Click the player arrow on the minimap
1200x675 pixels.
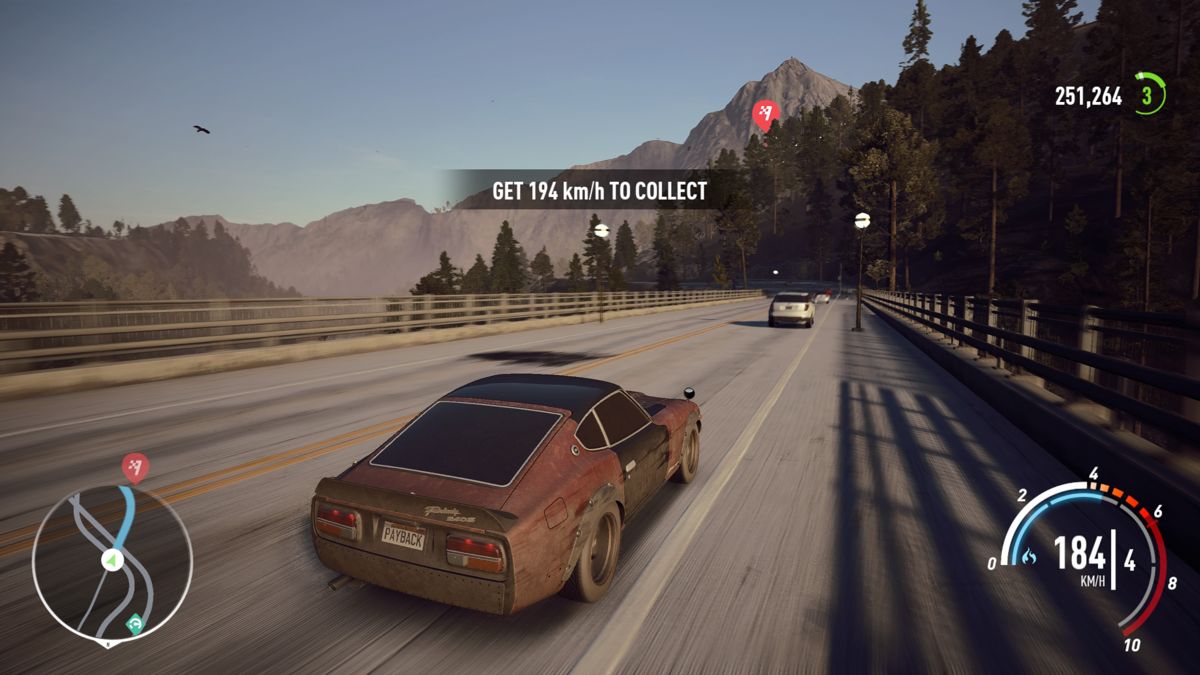(x=112, y=560)
